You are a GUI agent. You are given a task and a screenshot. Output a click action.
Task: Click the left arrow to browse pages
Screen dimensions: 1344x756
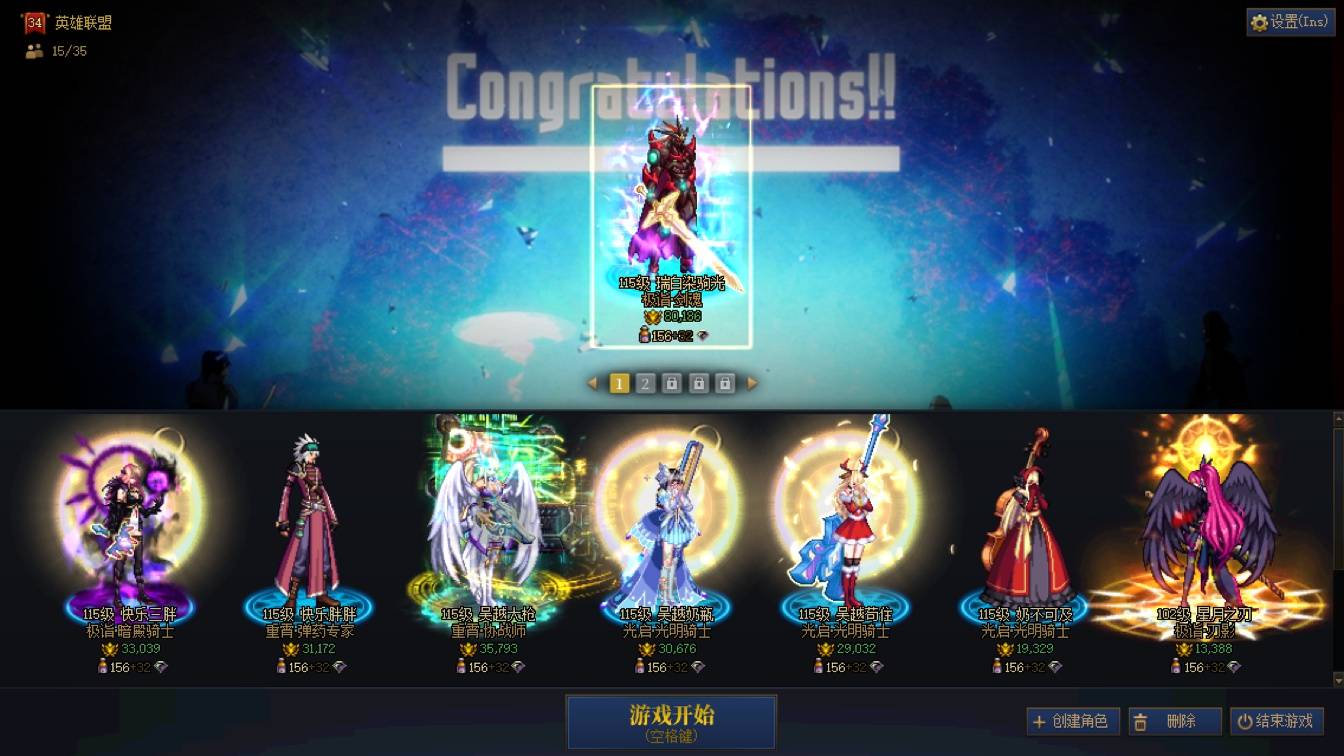tap(592, 382)
